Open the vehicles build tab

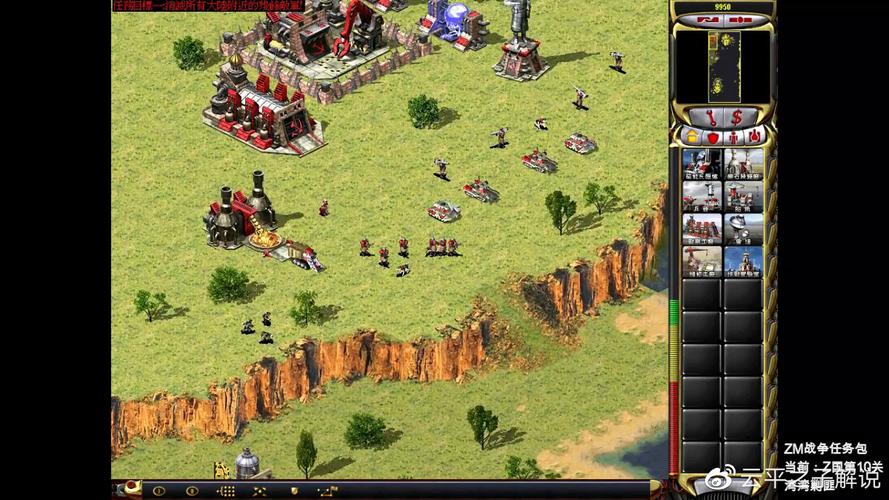755,135
